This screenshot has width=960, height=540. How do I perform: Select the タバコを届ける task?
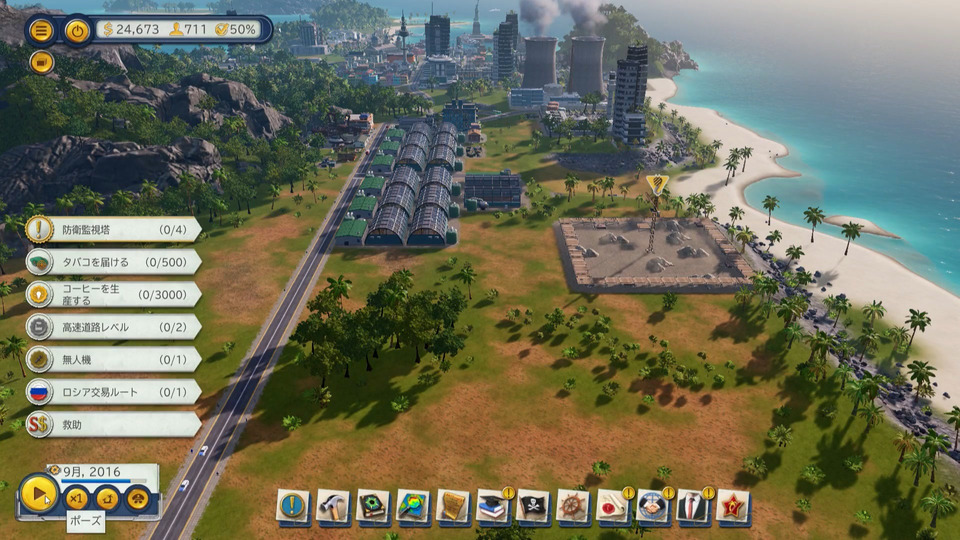tap(112, 262)
